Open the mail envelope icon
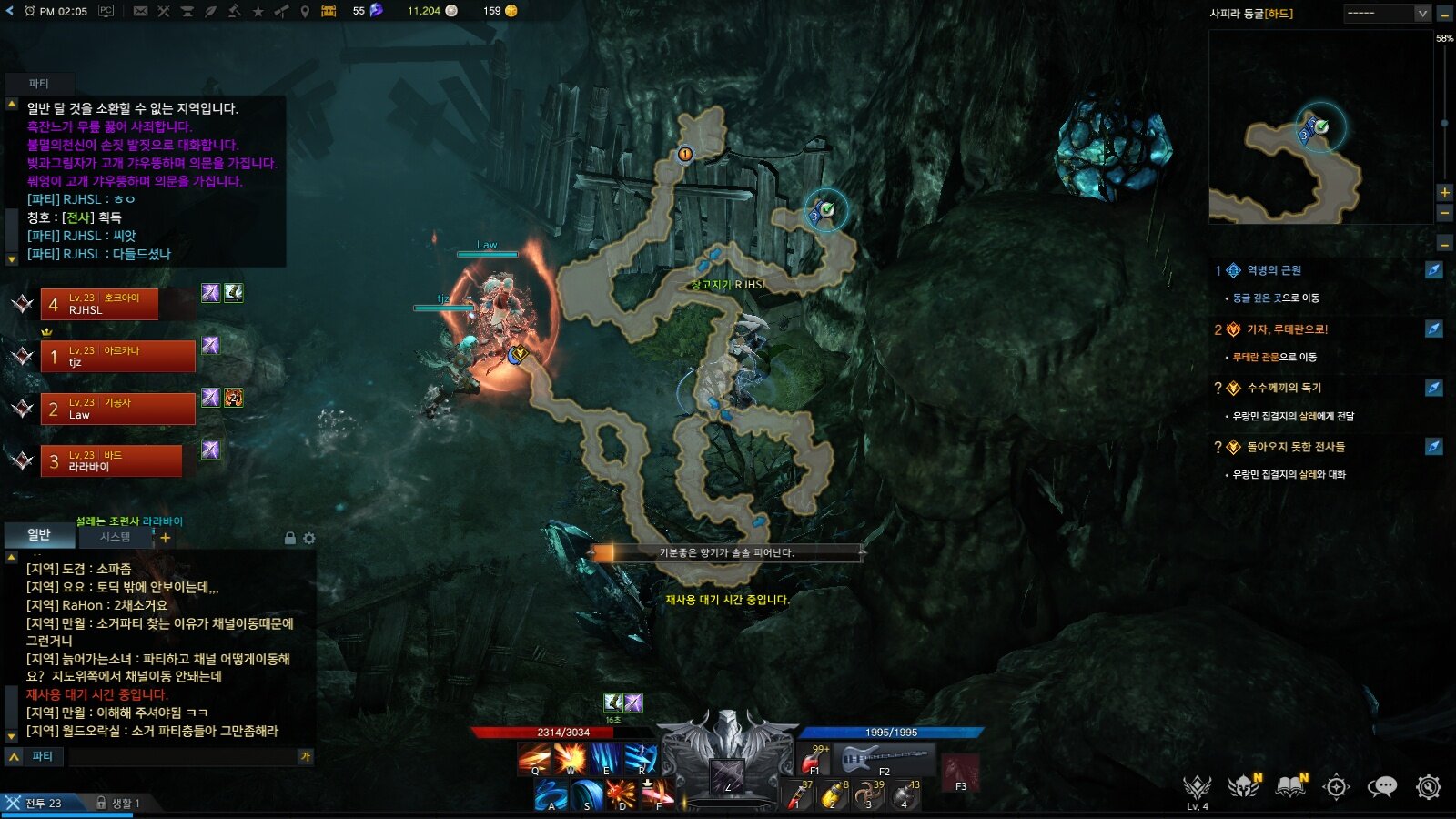 point(140,11)
